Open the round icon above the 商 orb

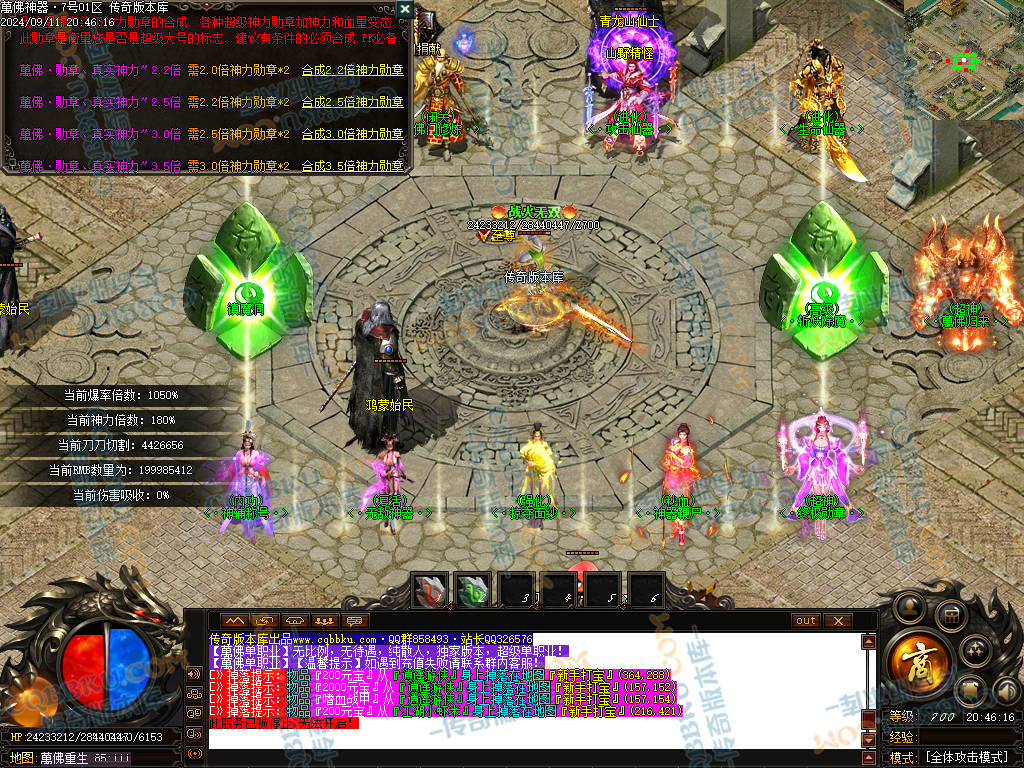point(911,607)
